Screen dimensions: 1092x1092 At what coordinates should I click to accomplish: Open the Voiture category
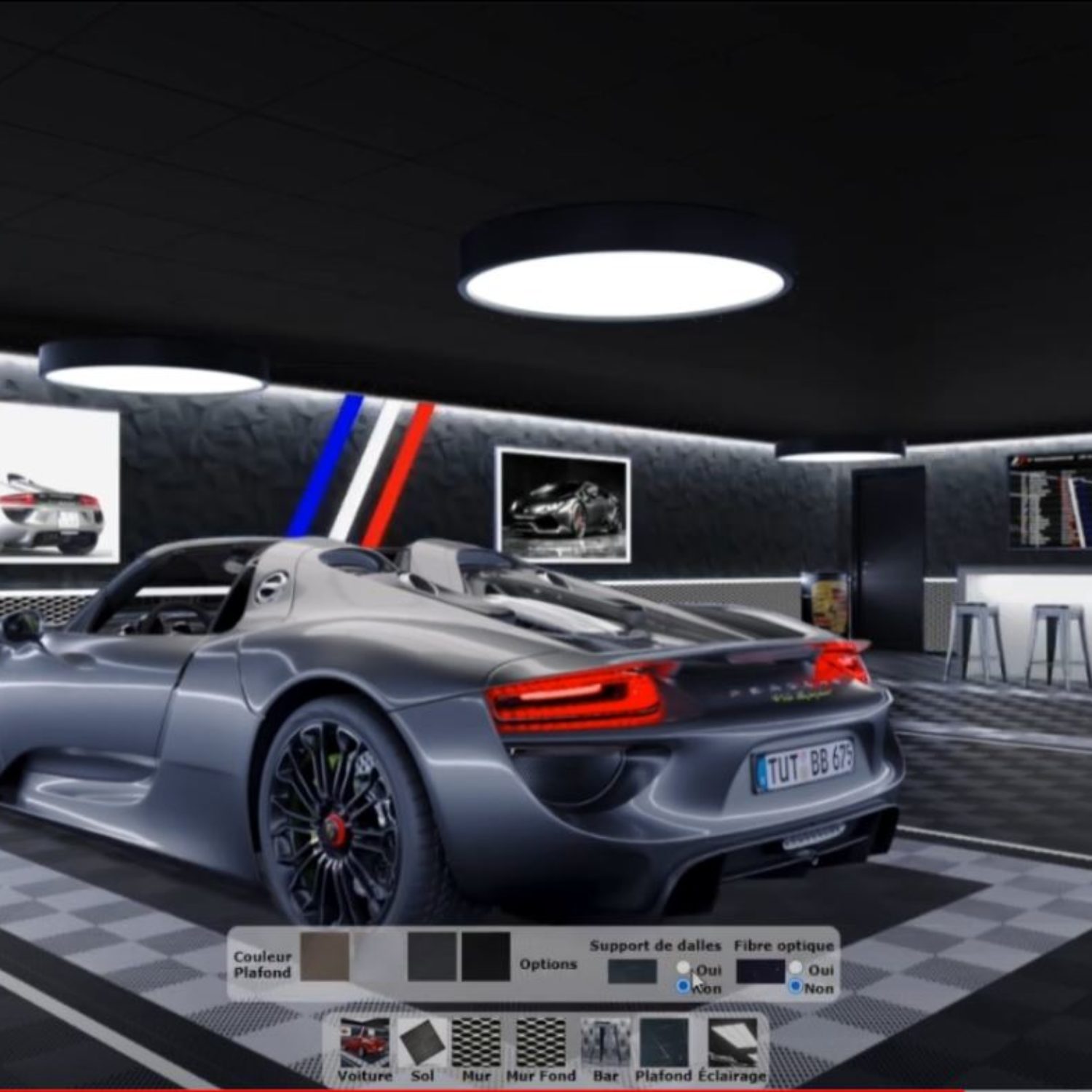point(365,1045)
